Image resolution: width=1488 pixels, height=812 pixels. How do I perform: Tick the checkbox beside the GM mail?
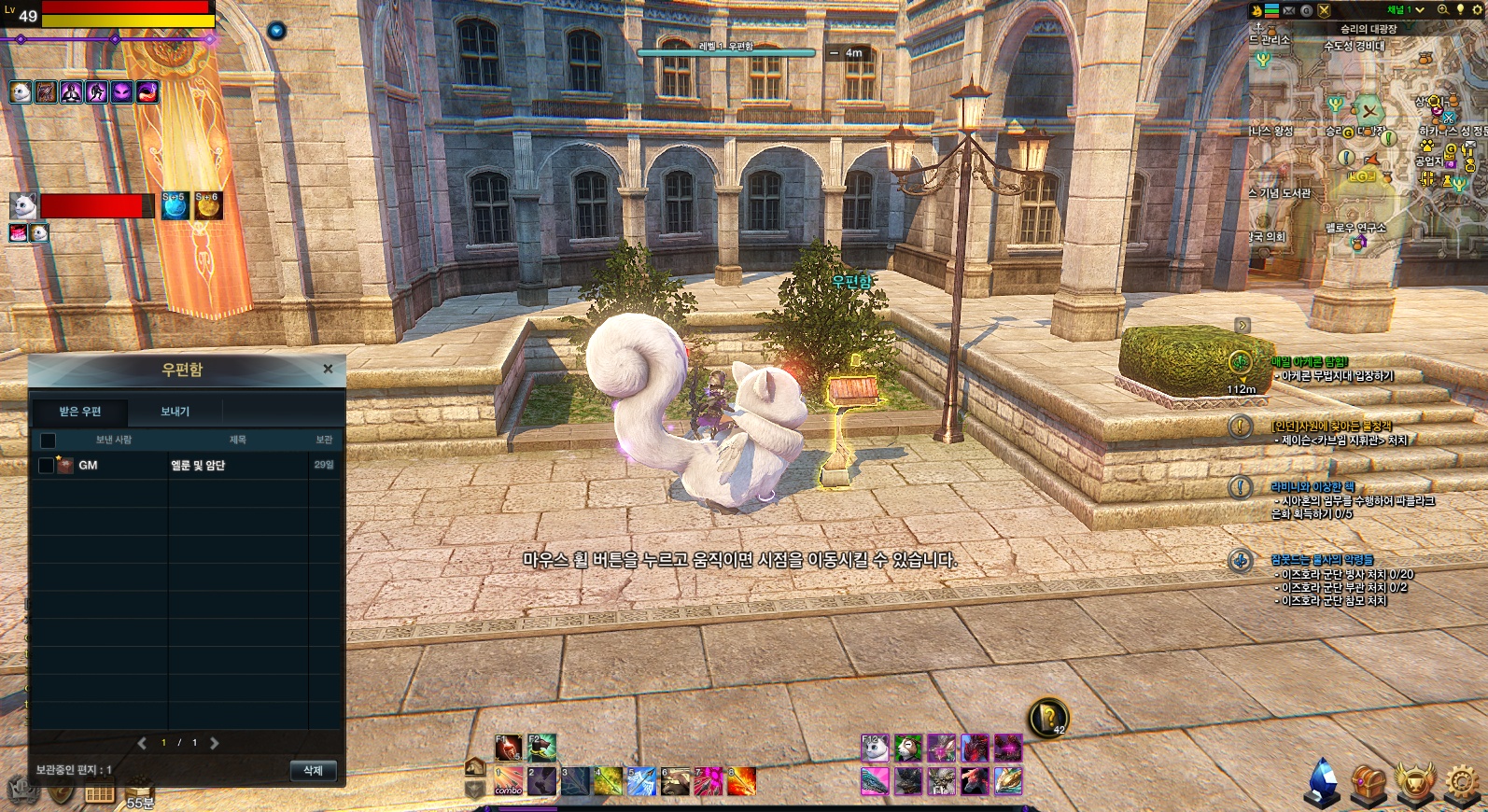[46, 465]
